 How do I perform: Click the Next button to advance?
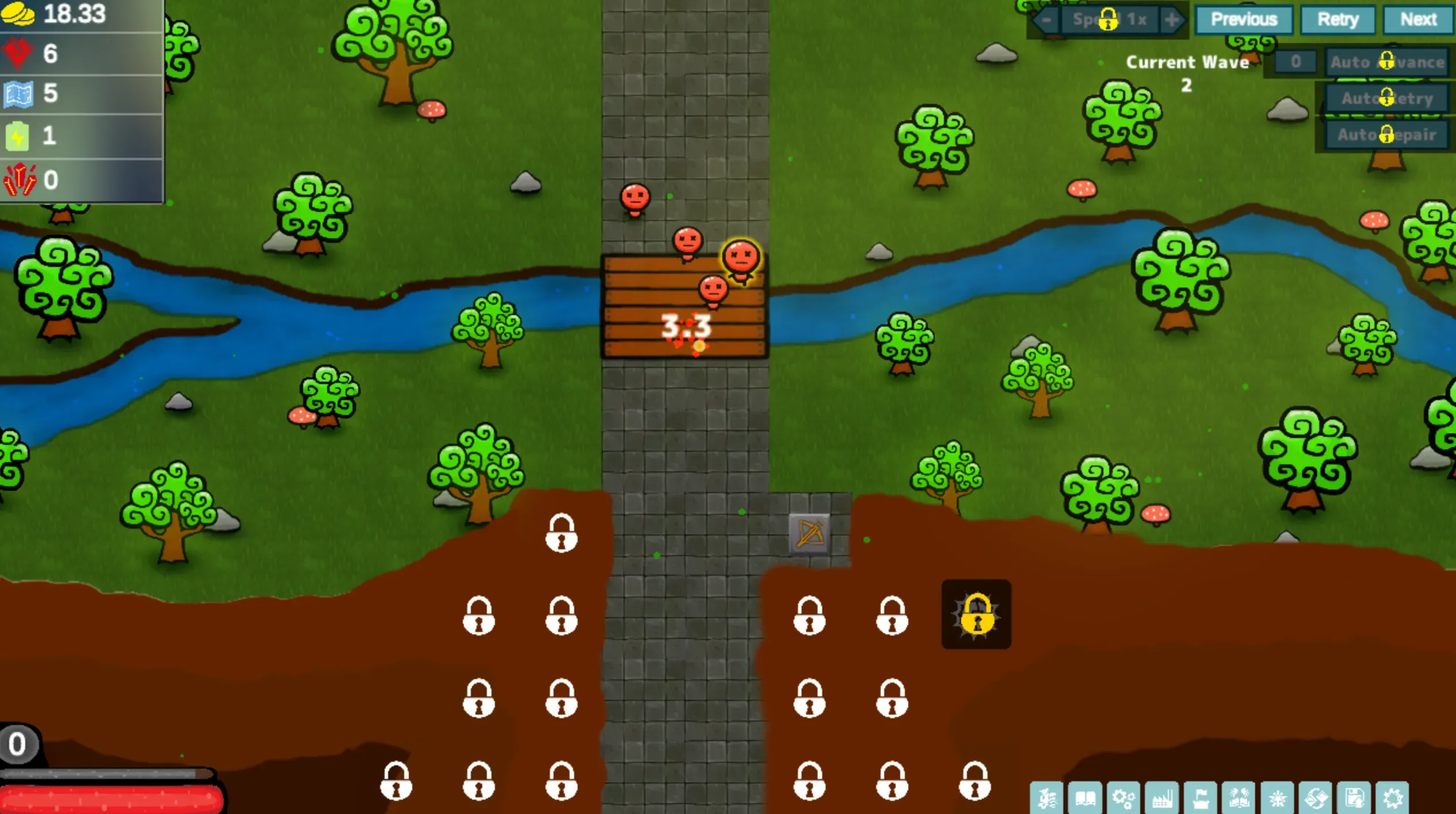[1418, 19]
